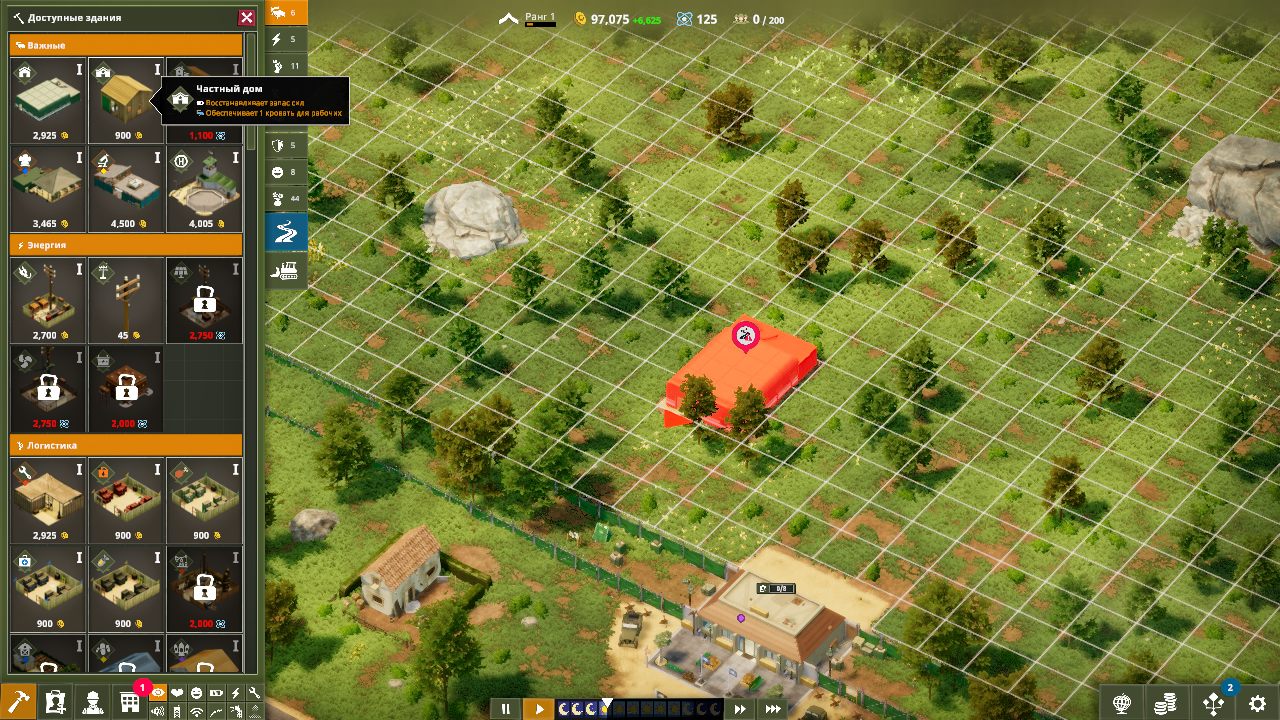Toggle the electricity overlay lightning icon
The height and width of the screenshot is (720, 1280).
(236, 693)
